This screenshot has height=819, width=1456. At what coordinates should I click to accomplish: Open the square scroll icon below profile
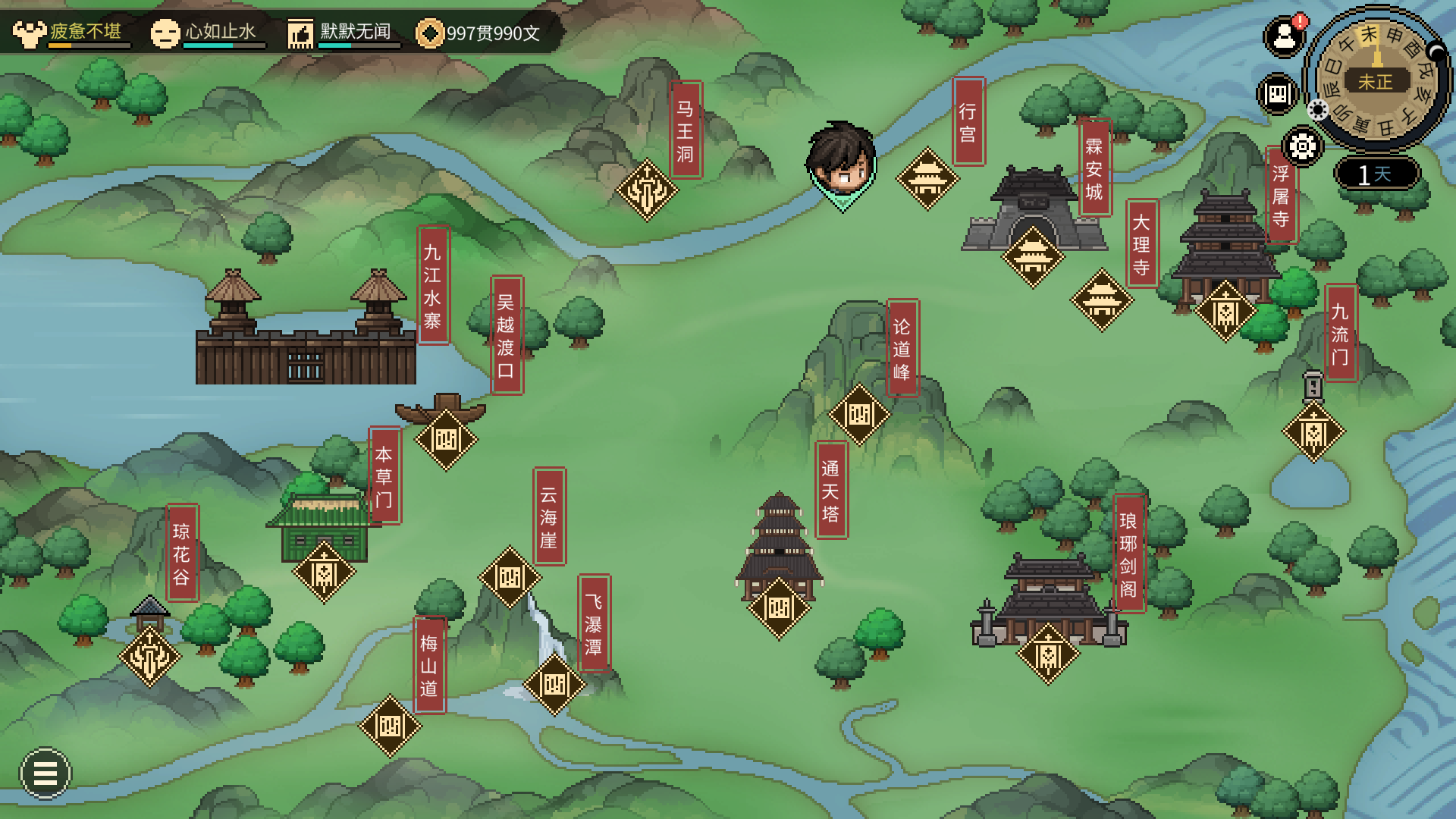[1277, 94]
